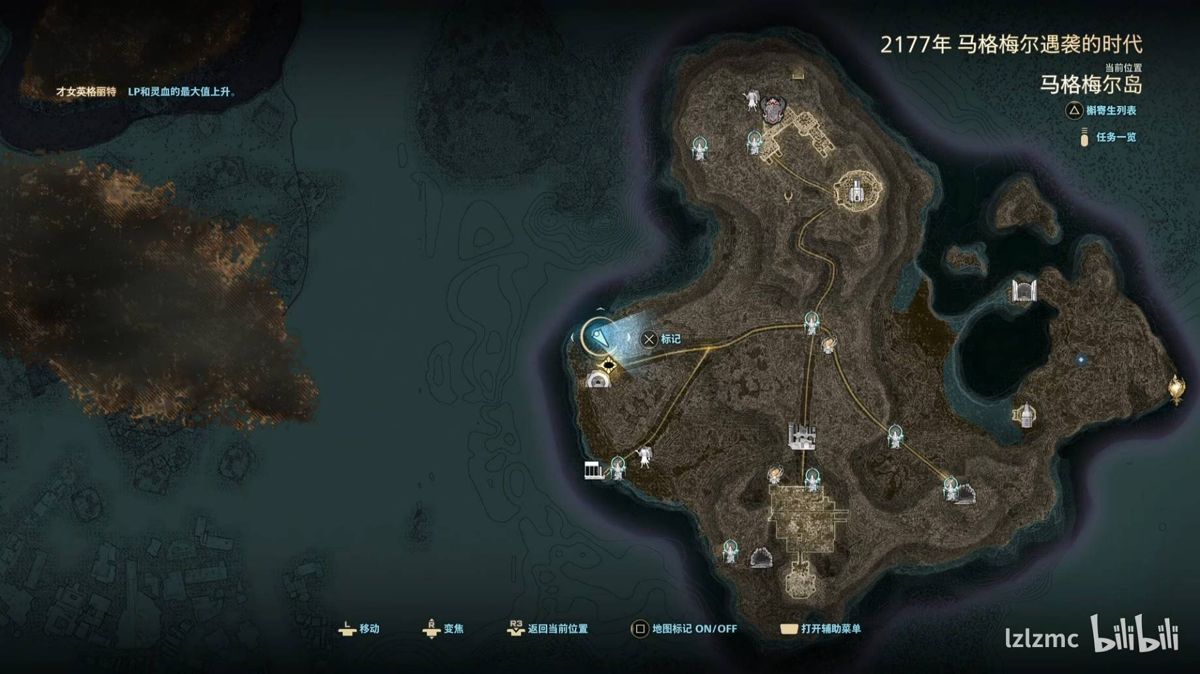This screenshot has height=674, width=1200.
Task: Click the columned building marker on the west coast
Action: (x=596, y=469)
